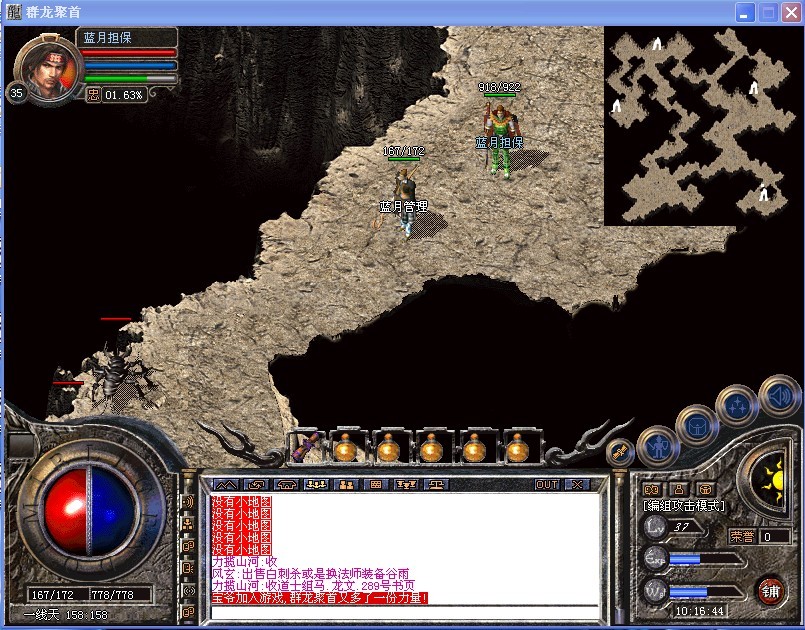Close the chat panel with the X button
The image size is (805, 630).
577,484
